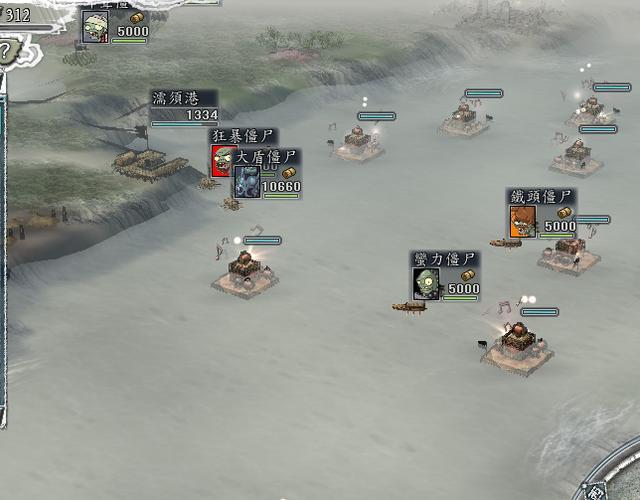Open the question mark help button
The width and height of the screenshot is (640, 500).
7,50
